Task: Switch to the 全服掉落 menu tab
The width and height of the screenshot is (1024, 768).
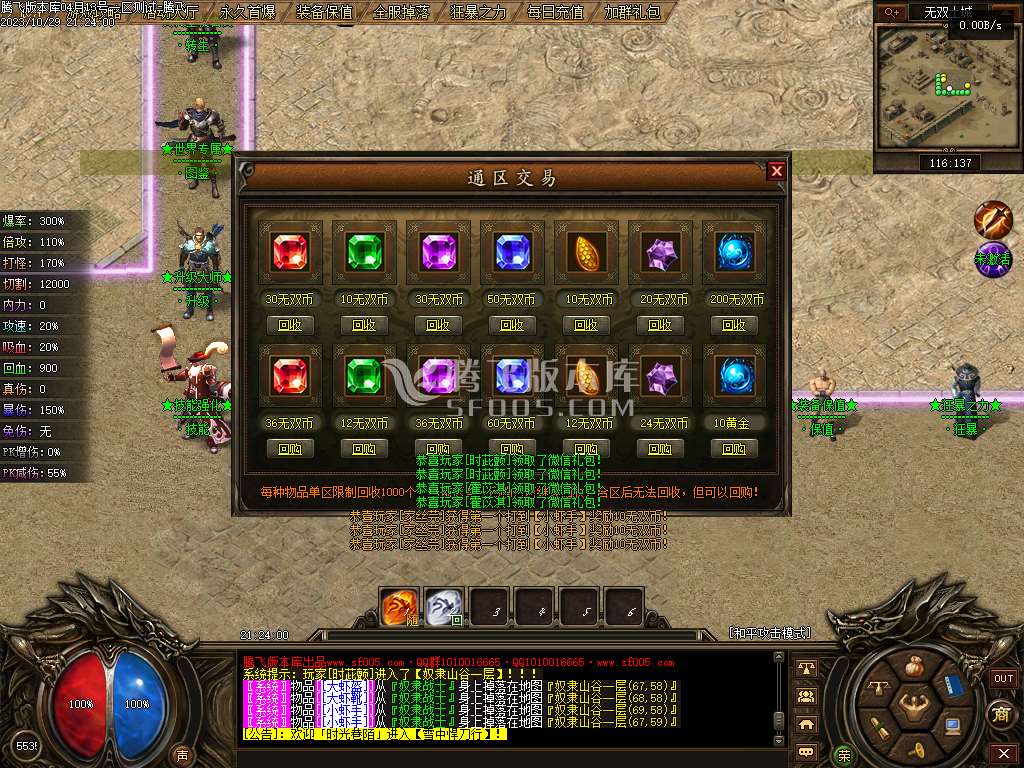Action: pos(402,13)
